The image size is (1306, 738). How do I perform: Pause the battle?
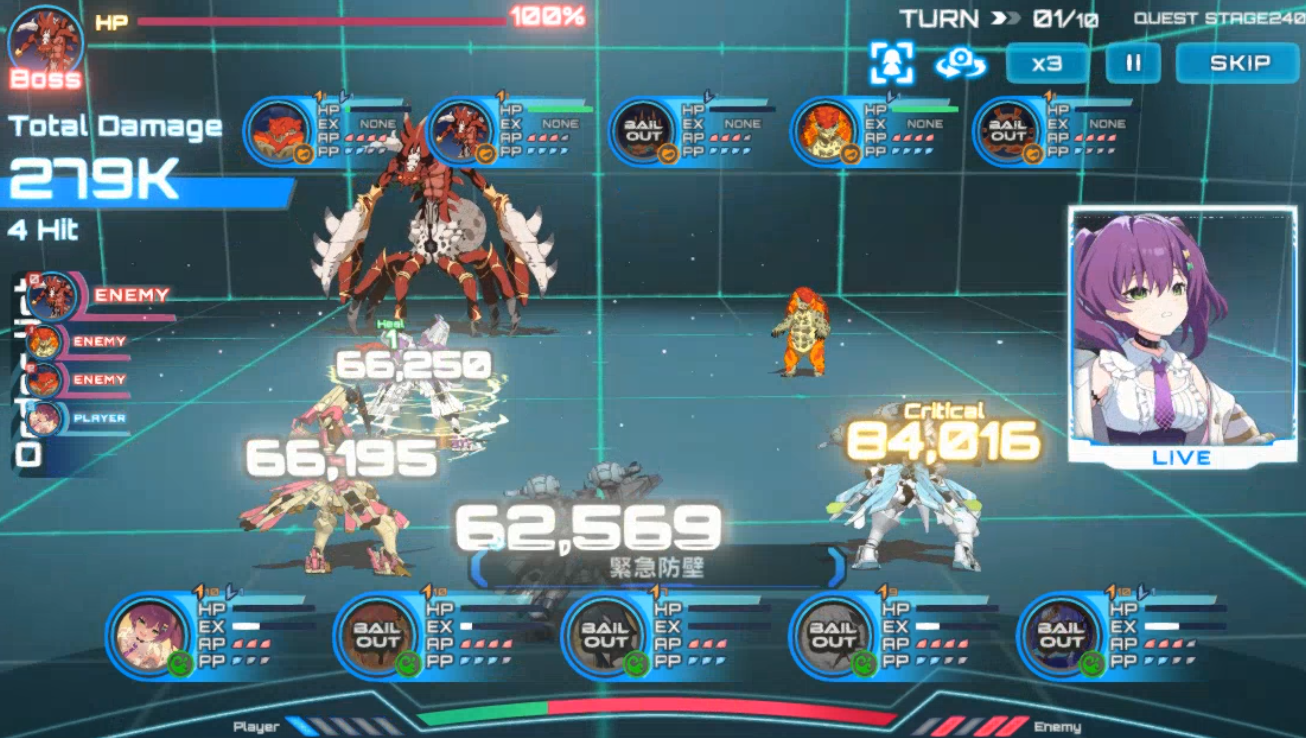[x=1133, y=63]
